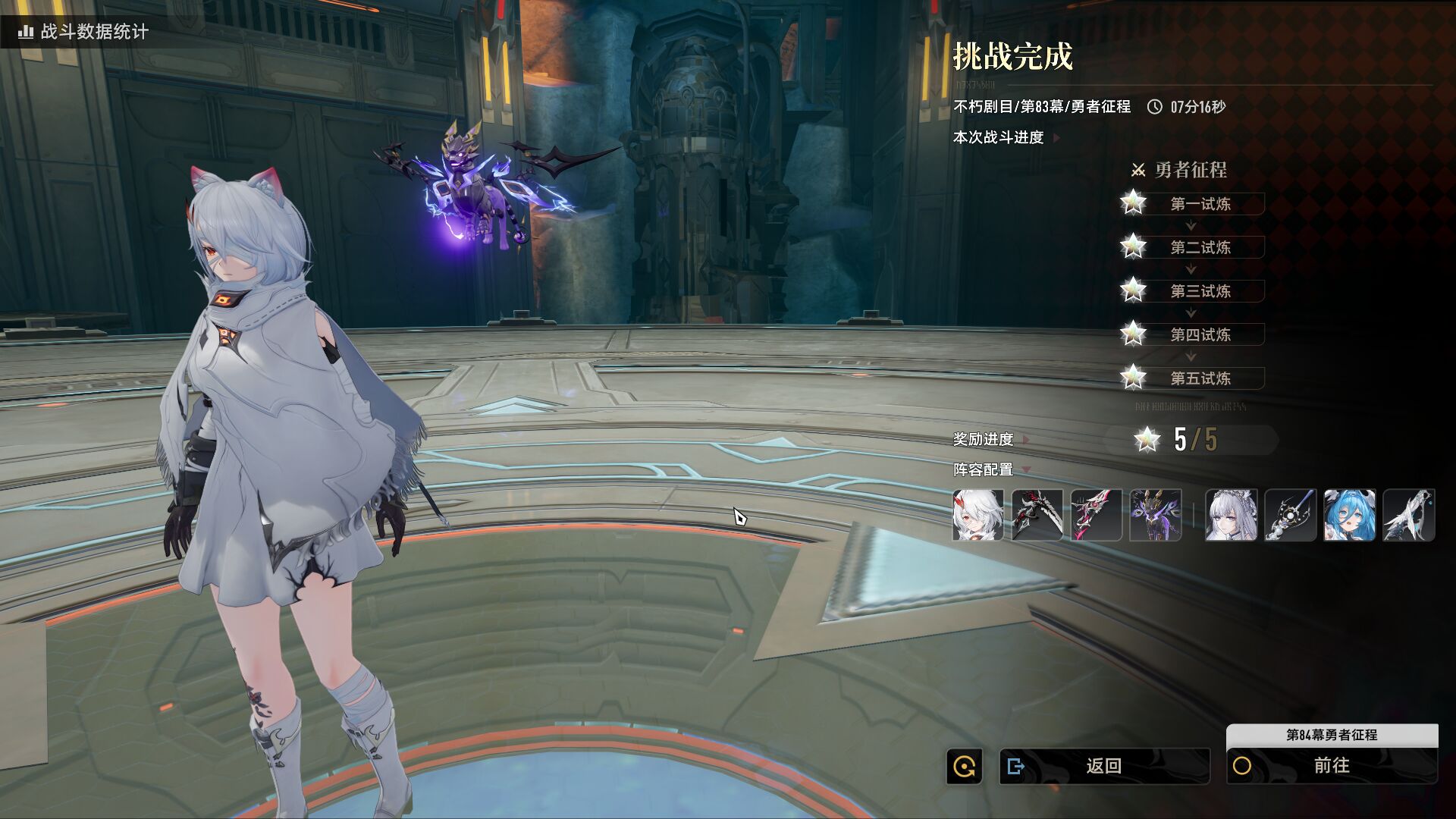Pick the 第四试炼 trial row
The height and width of the screenshot is (819, 1456).
1200,334
